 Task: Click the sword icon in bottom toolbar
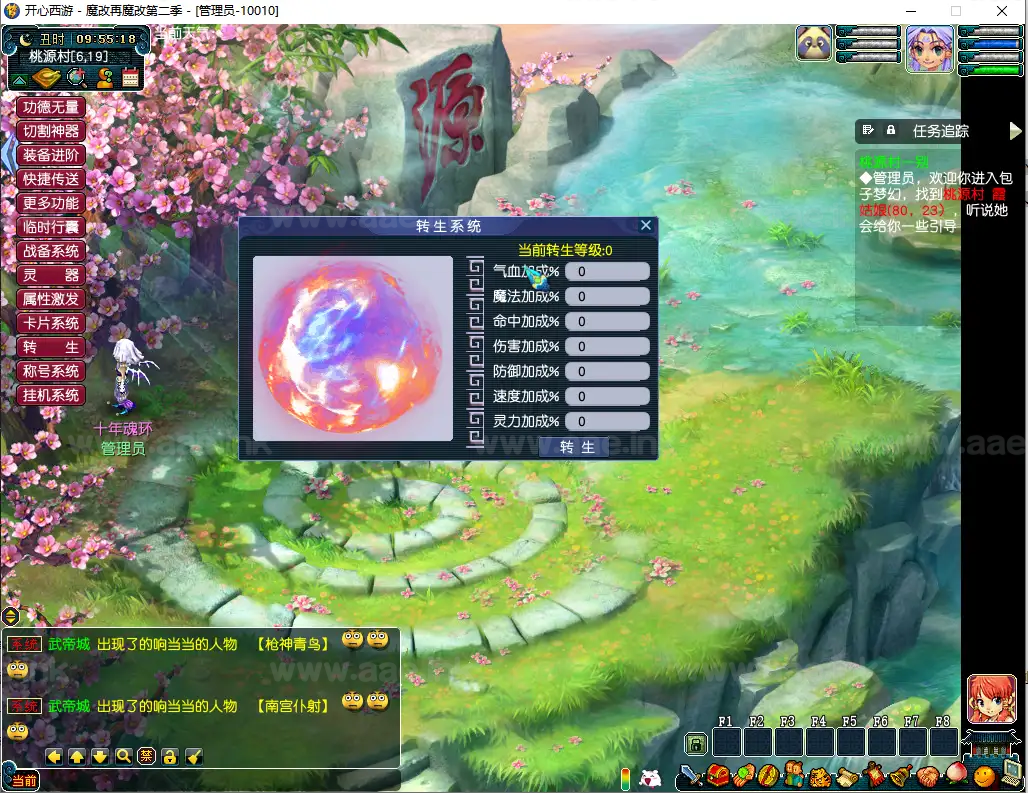(691, 775)
